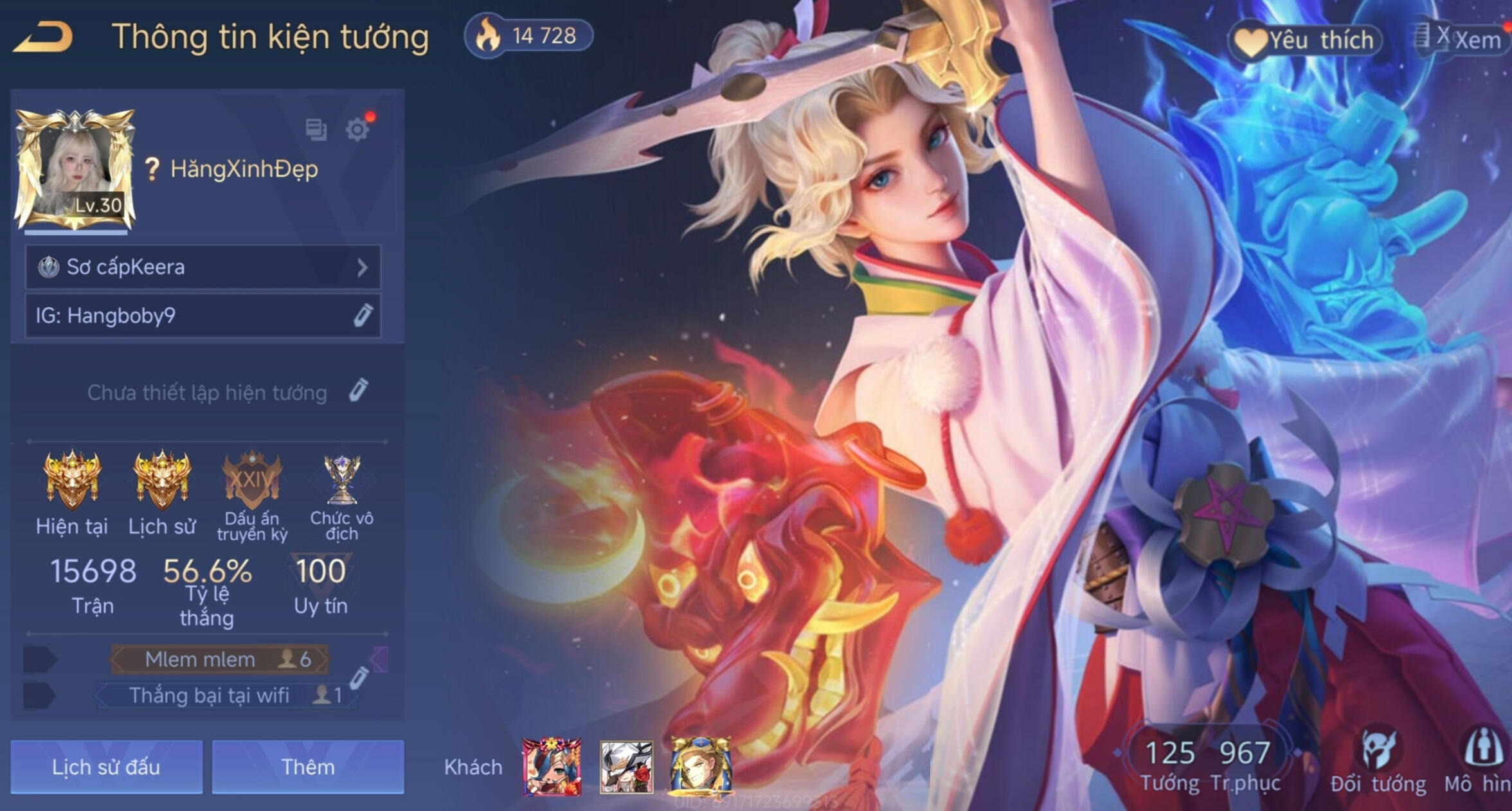Click the Thêm button

(x=308, y=767)
